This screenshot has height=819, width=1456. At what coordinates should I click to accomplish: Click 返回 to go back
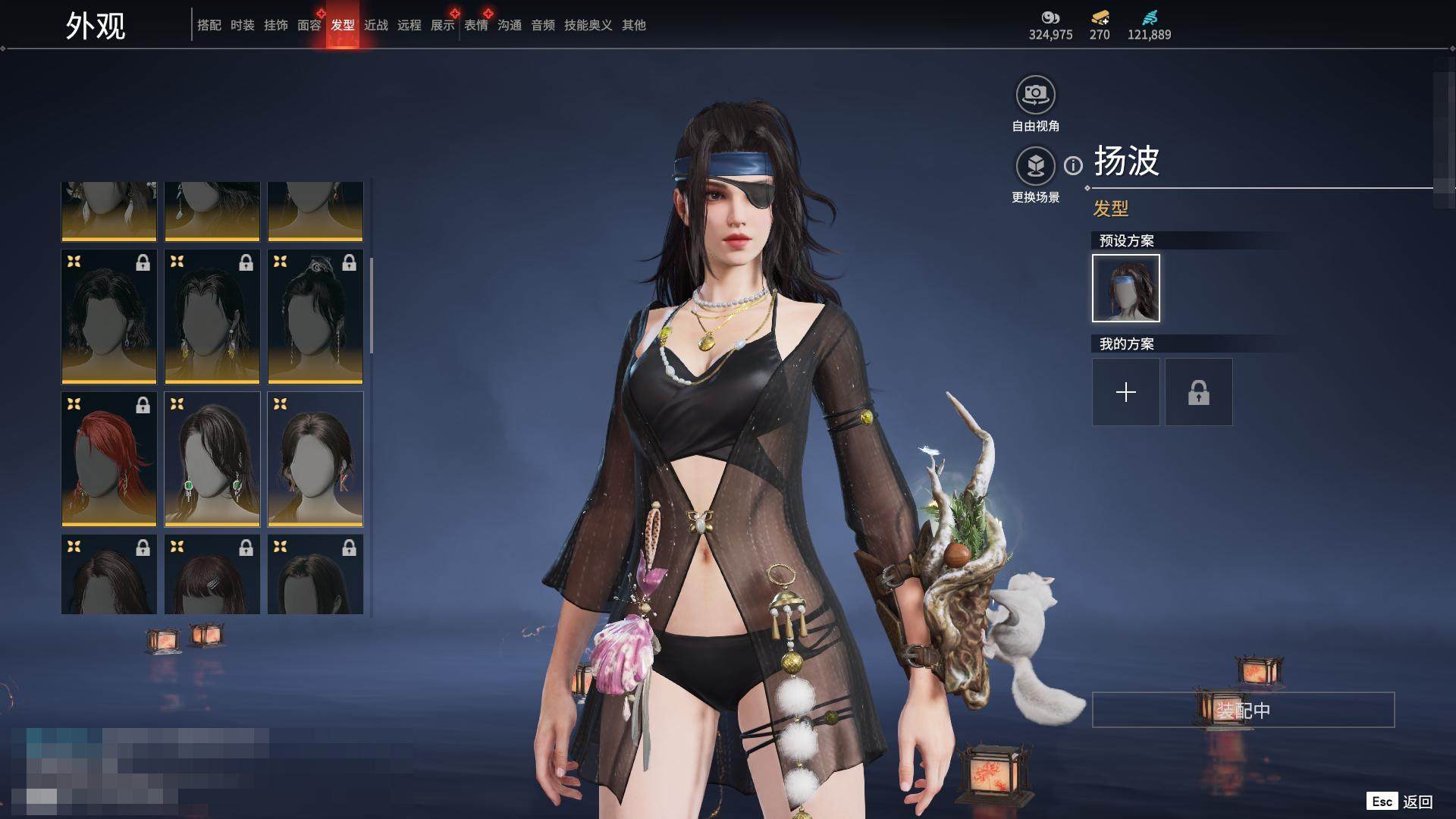pyautogui.click(x=1417, y=802)
